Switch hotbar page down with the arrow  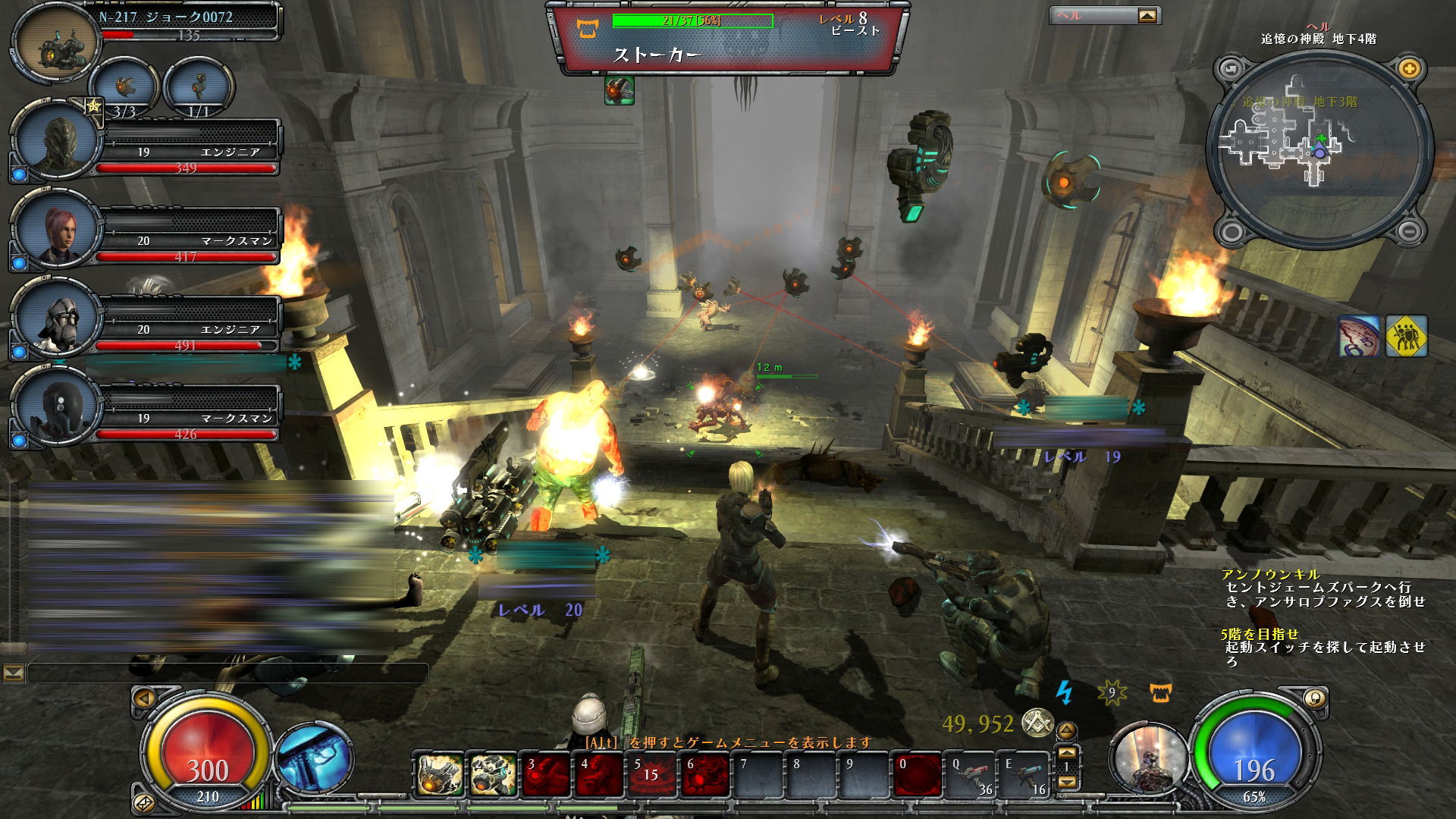point(1067,782)
